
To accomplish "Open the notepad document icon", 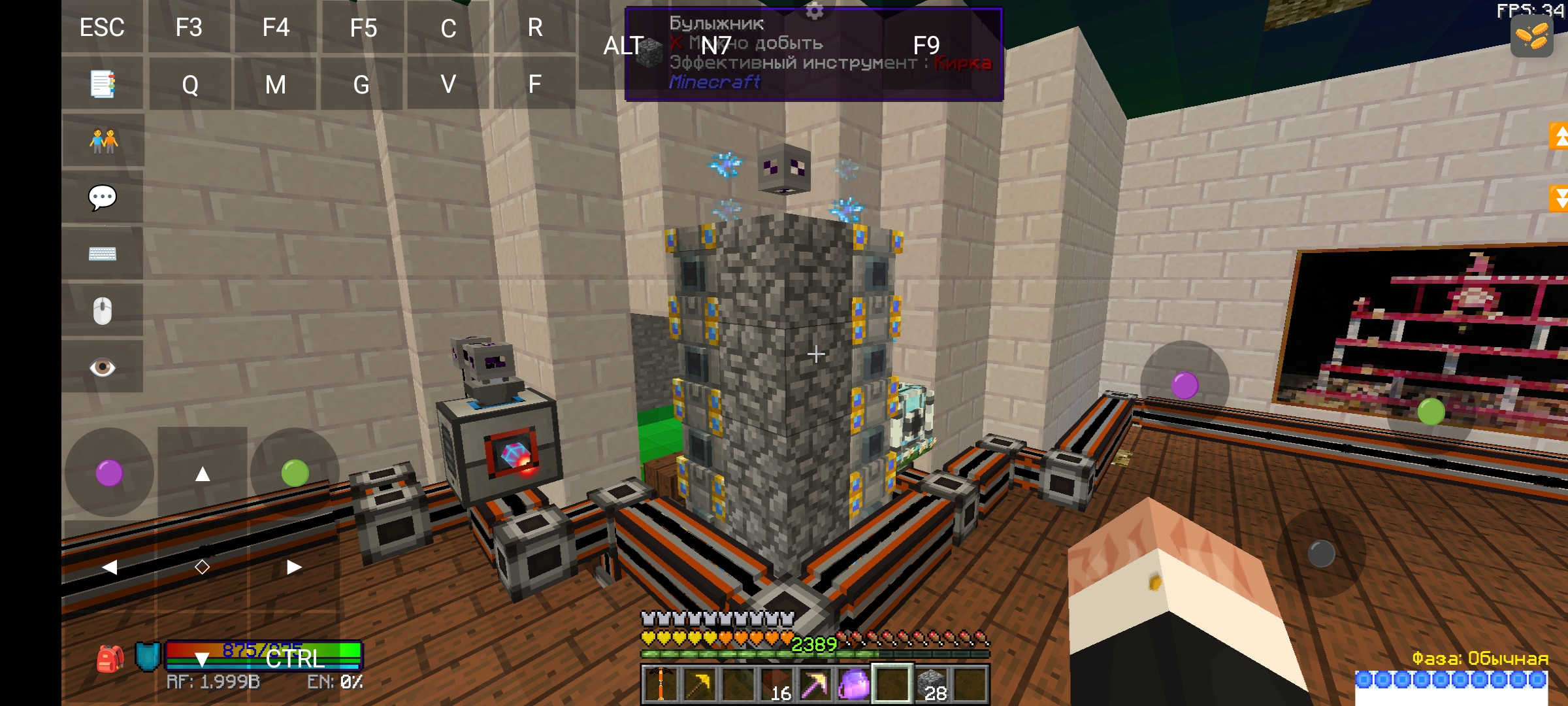I will [103, 84].
